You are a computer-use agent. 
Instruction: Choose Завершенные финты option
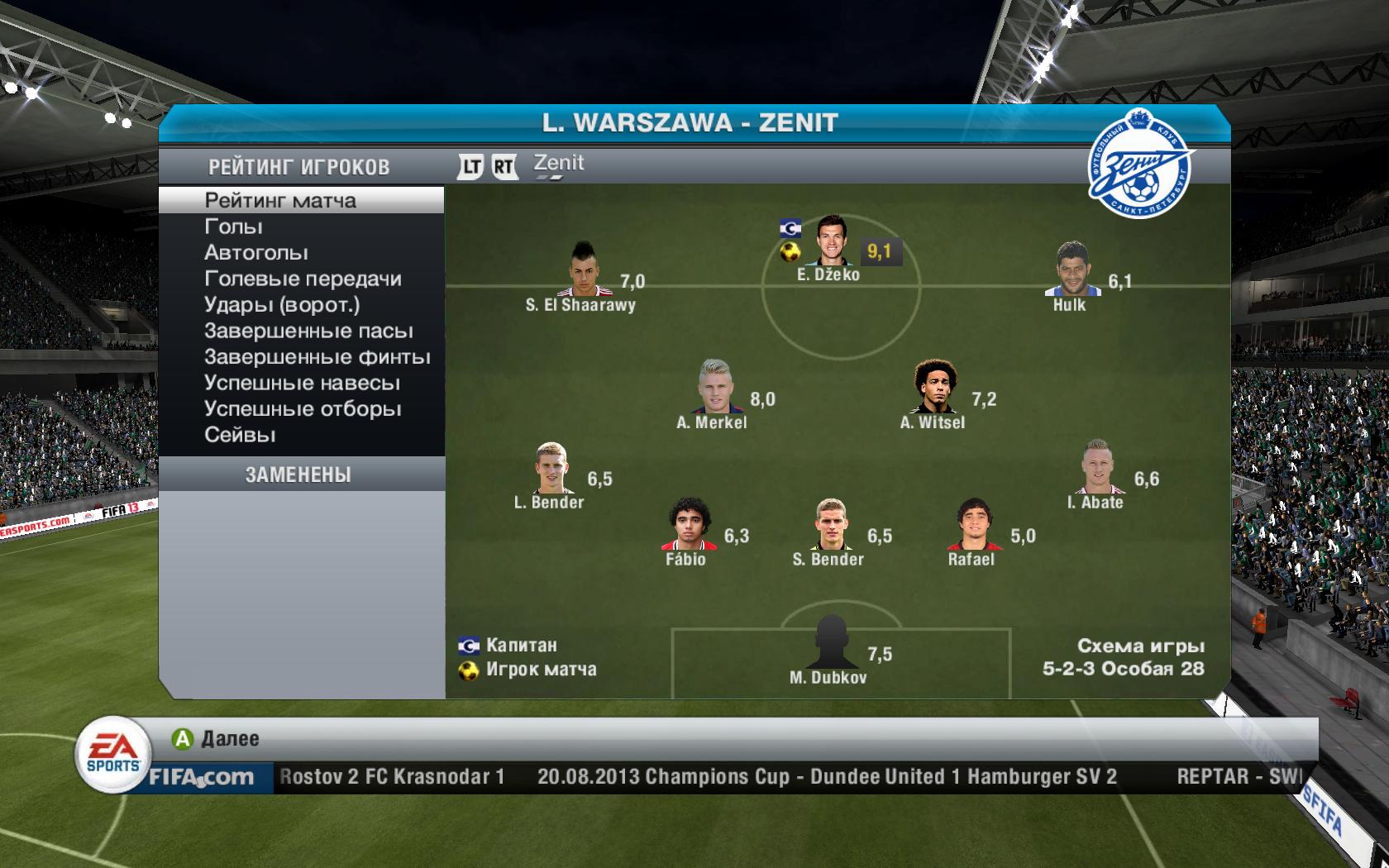317,357
